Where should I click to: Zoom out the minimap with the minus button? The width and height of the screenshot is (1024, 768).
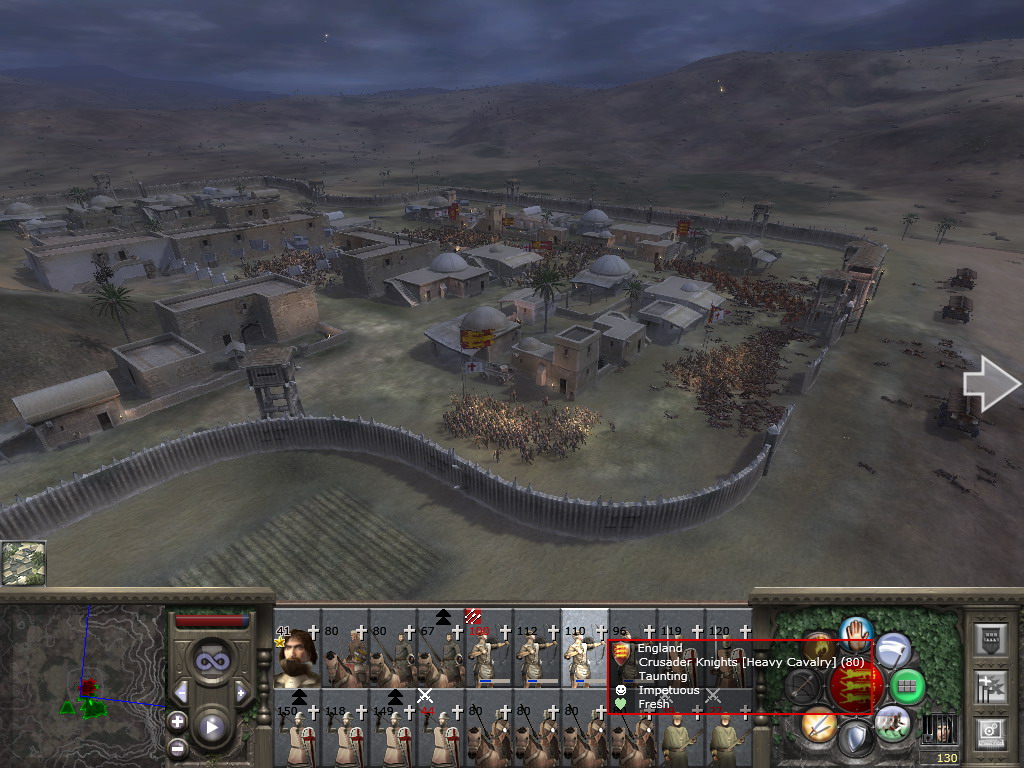click(177, 746)
